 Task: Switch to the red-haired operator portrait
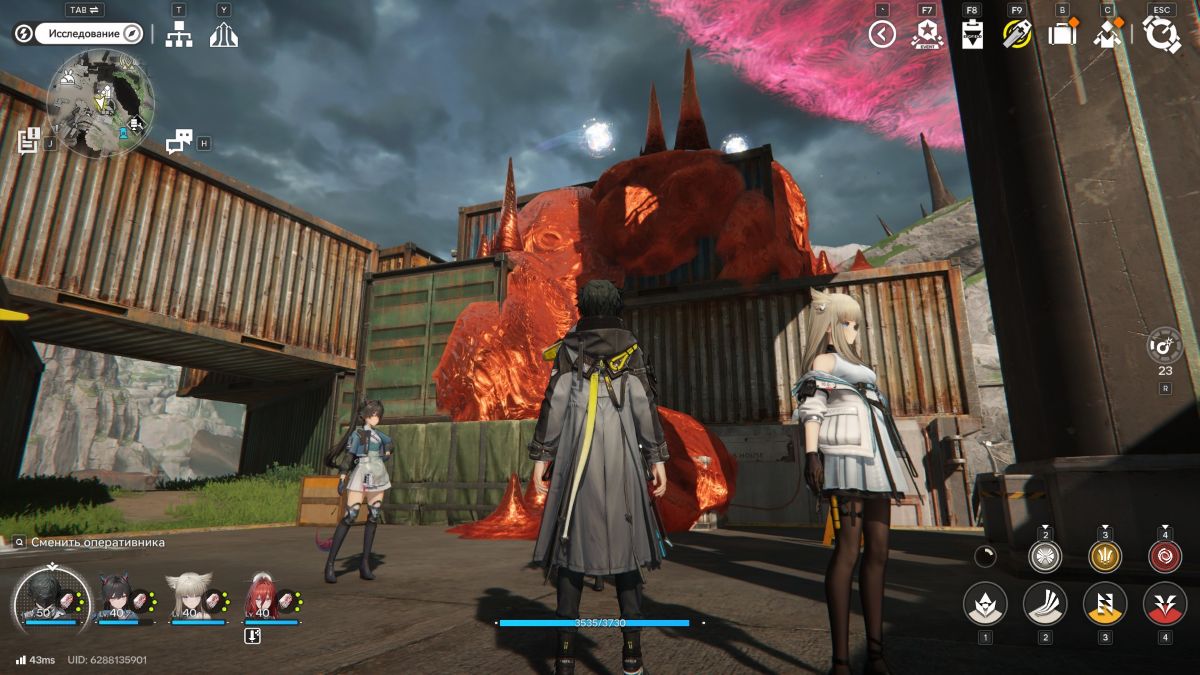click(x=260, y=597)
